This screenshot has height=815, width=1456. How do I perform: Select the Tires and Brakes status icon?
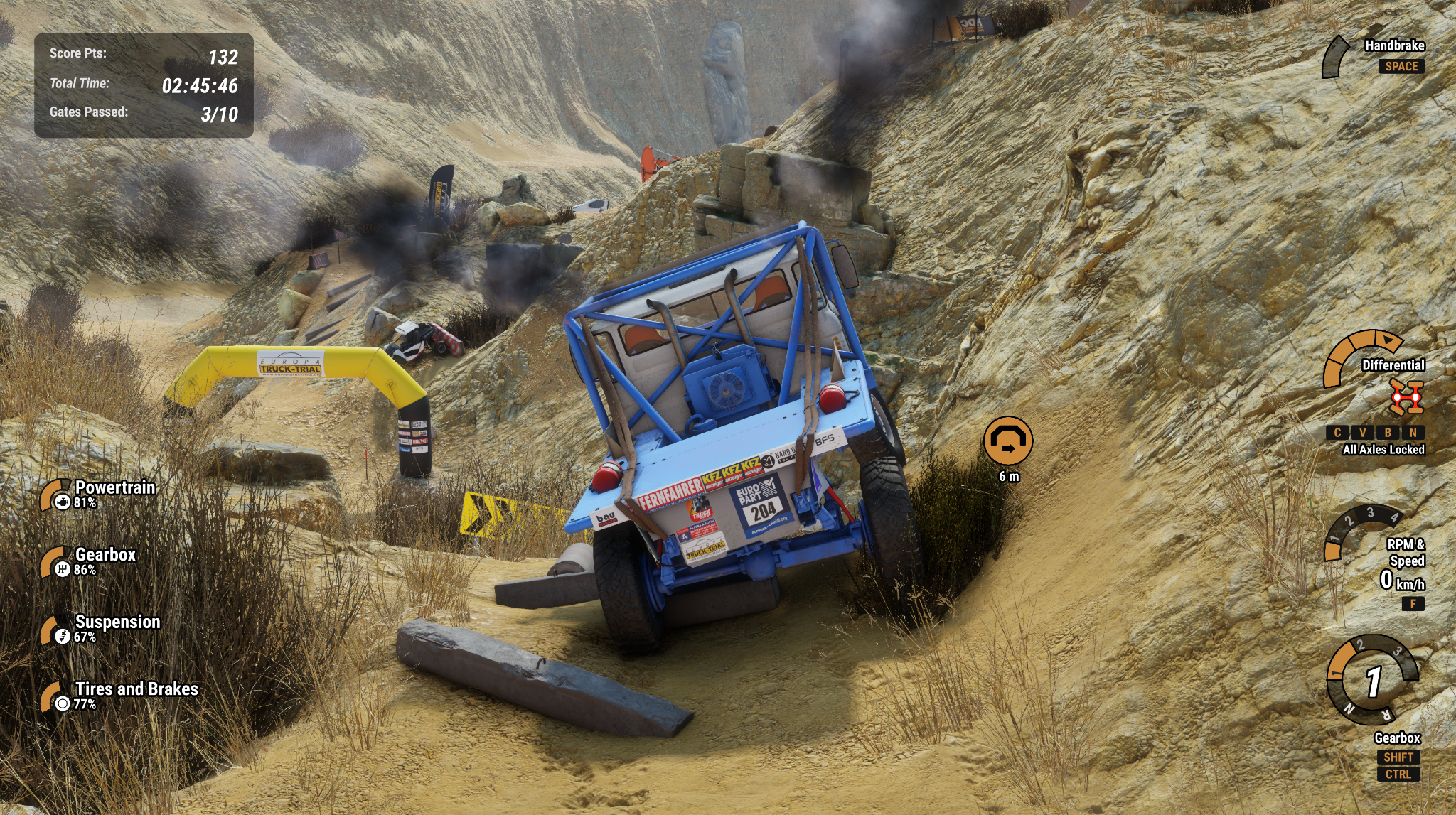(62, 703)
